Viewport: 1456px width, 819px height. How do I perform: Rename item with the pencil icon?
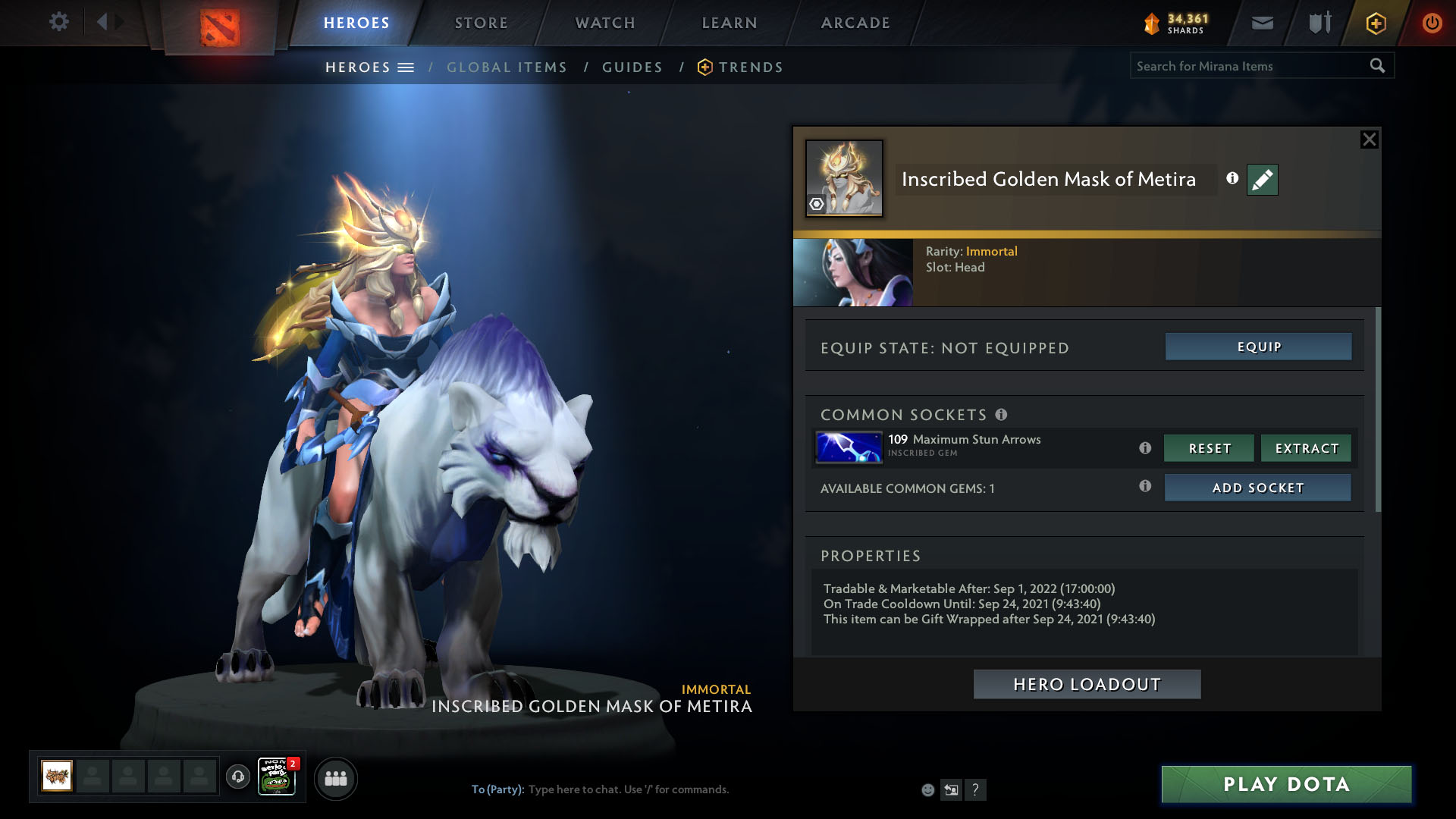pyautogui.click(x=1262, y=180)
